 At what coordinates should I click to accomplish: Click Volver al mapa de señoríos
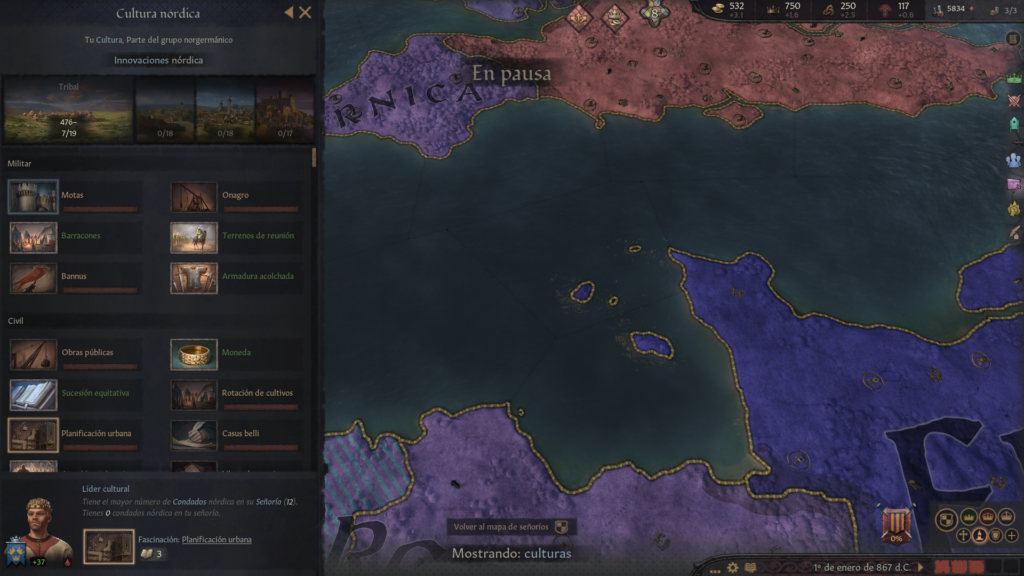pyautogui.click(x=511, y=527)
